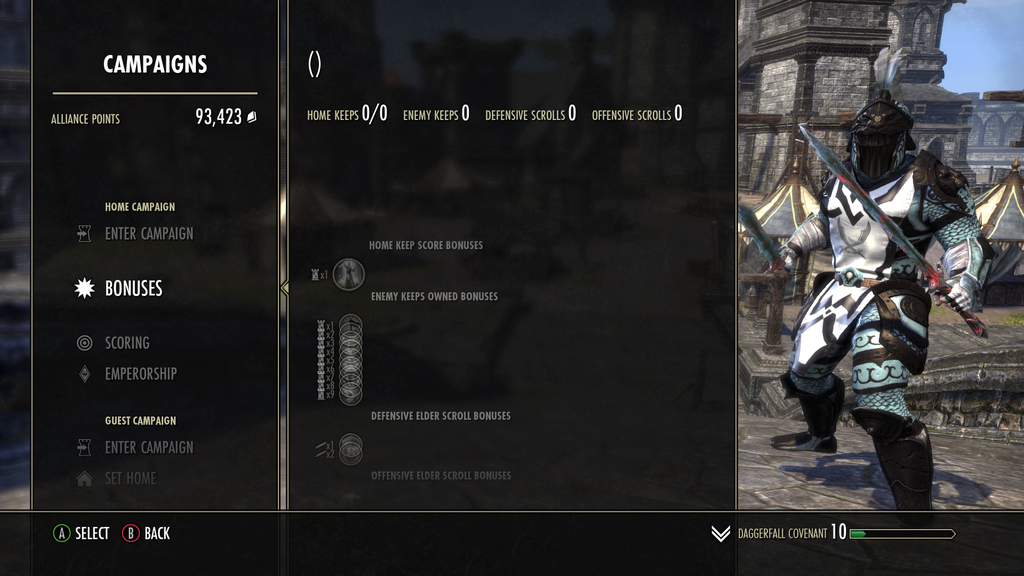This screenshot has height=576, width=1024.
Task: Select the Home Keep Score bonus icon
Action: pyautogui.click(x=348, y=274)
